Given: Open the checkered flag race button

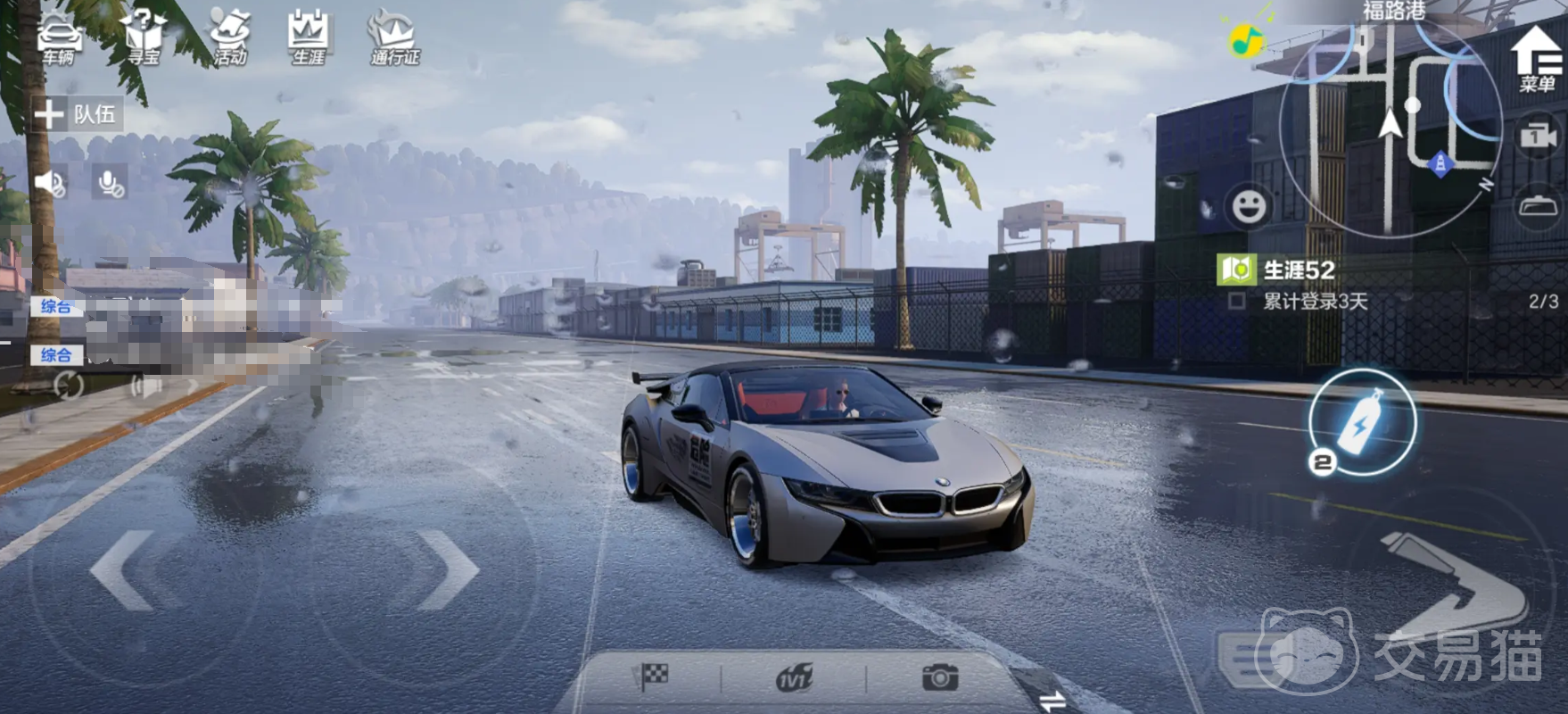Looking at the screenshot, I should [x=651, y=677].
